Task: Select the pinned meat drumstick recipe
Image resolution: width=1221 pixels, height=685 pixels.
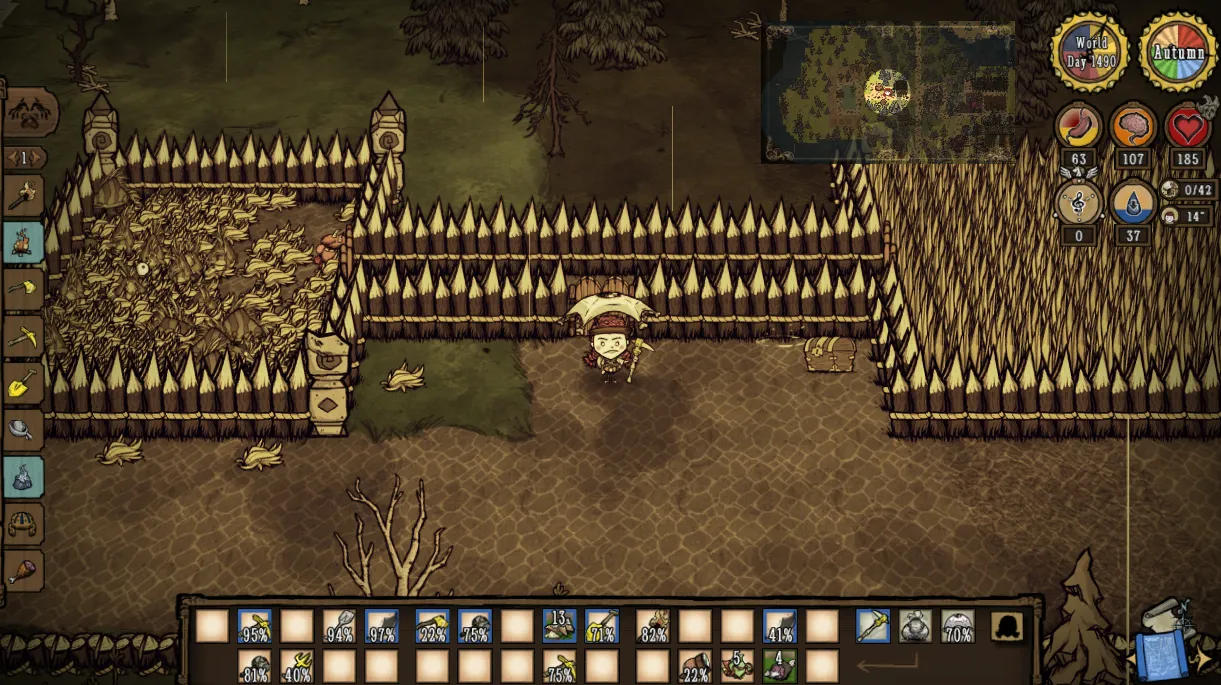Action: point(23,571)
